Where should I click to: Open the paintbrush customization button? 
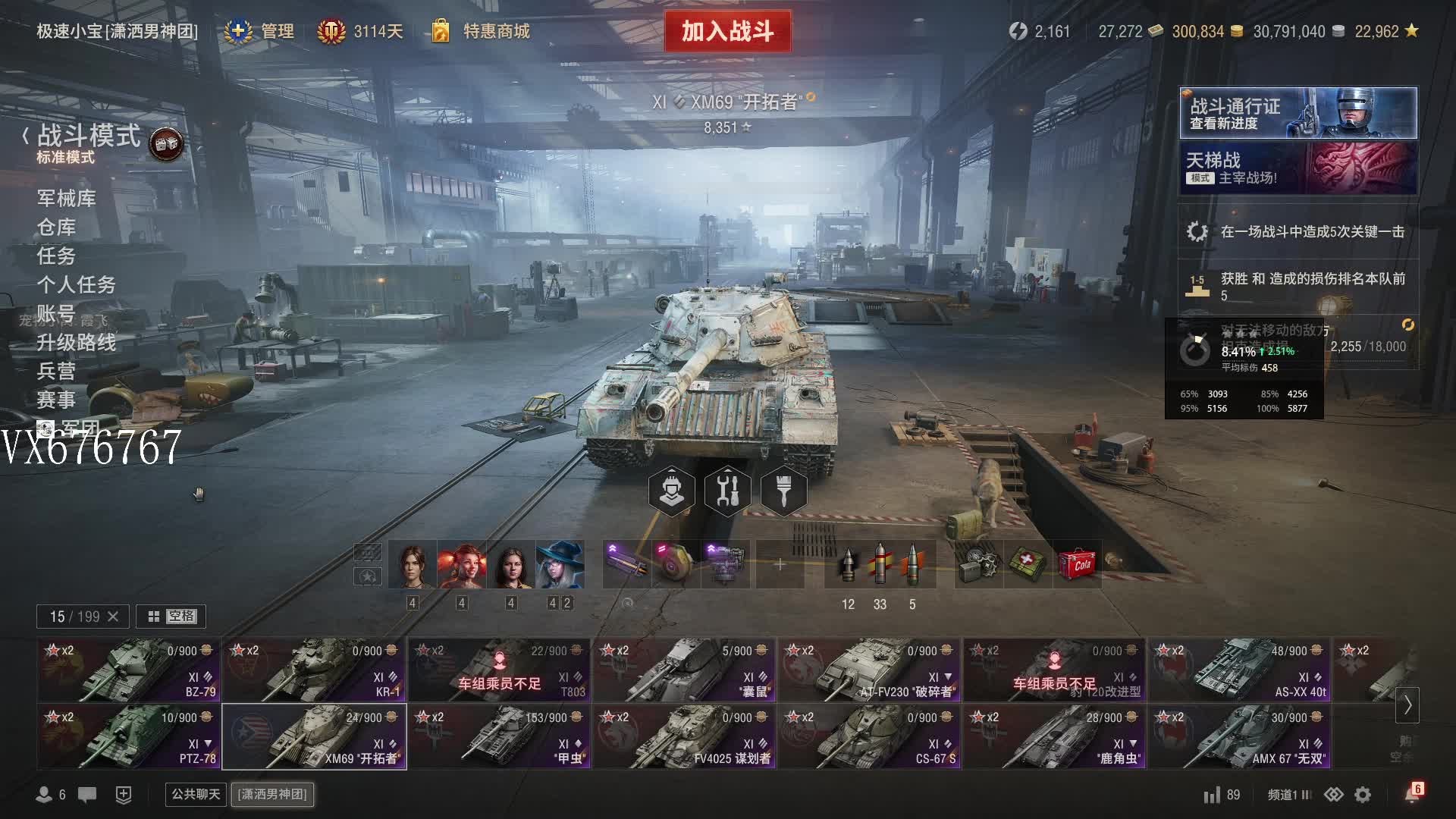point(783,491)
